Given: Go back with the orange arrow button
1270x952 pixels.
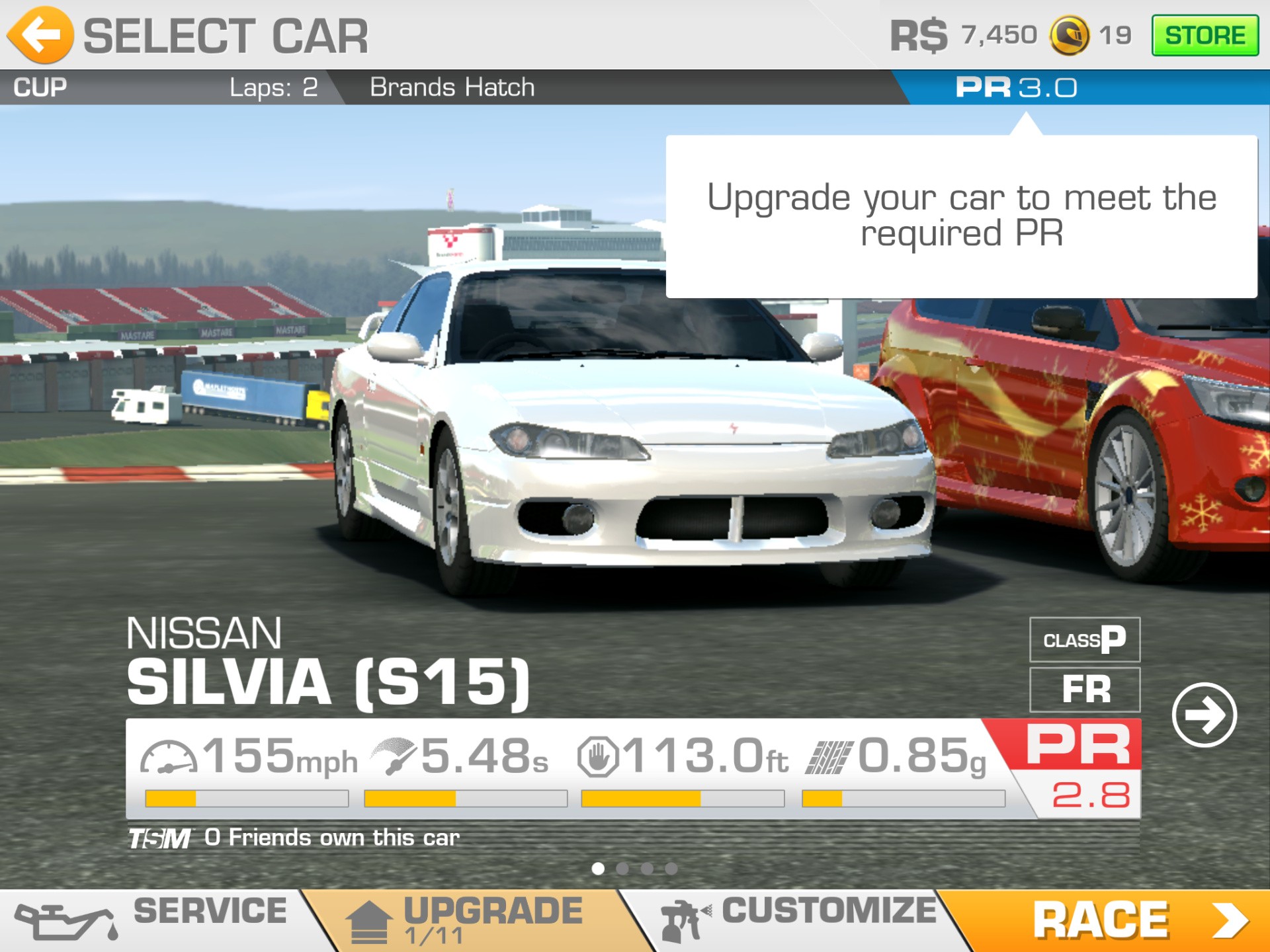Looking at the screenshot, I should coord(41,35).
